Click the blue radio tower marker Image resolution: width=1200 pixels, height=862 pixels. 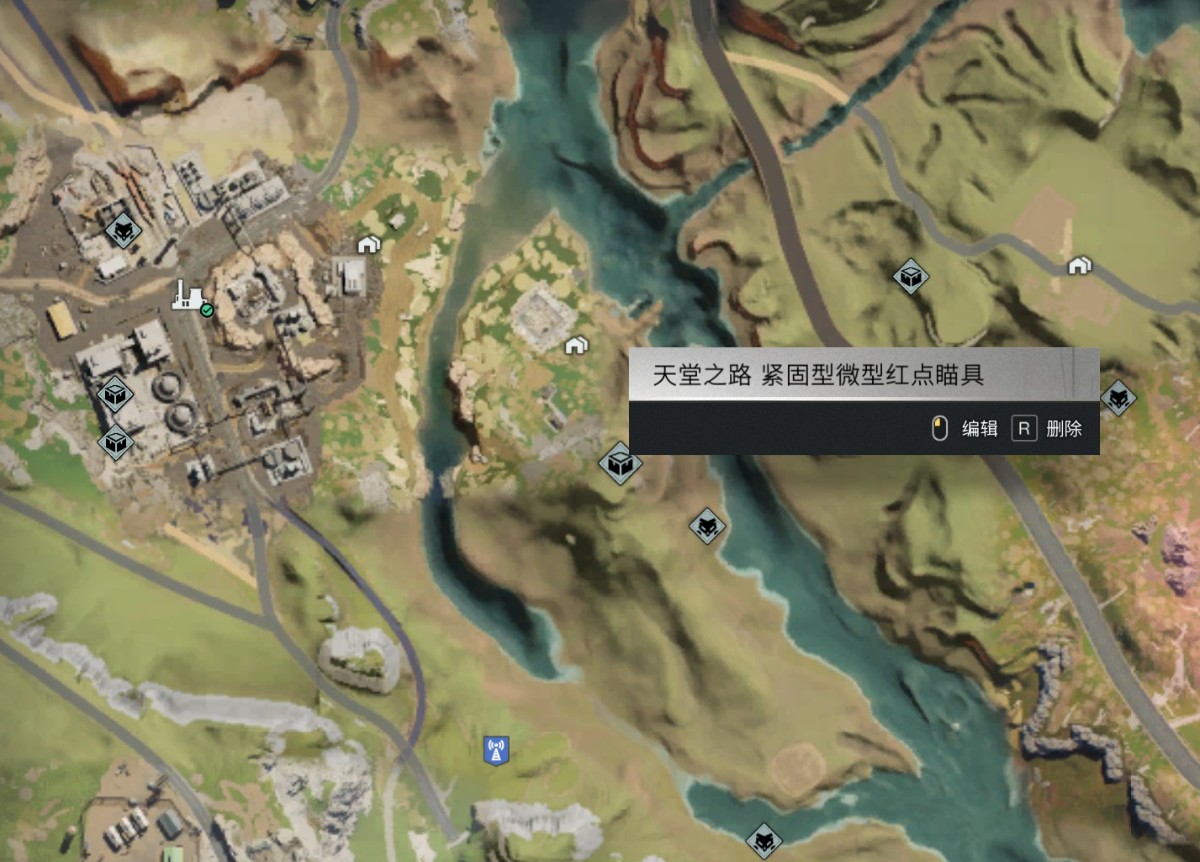[x=496, y=748]
